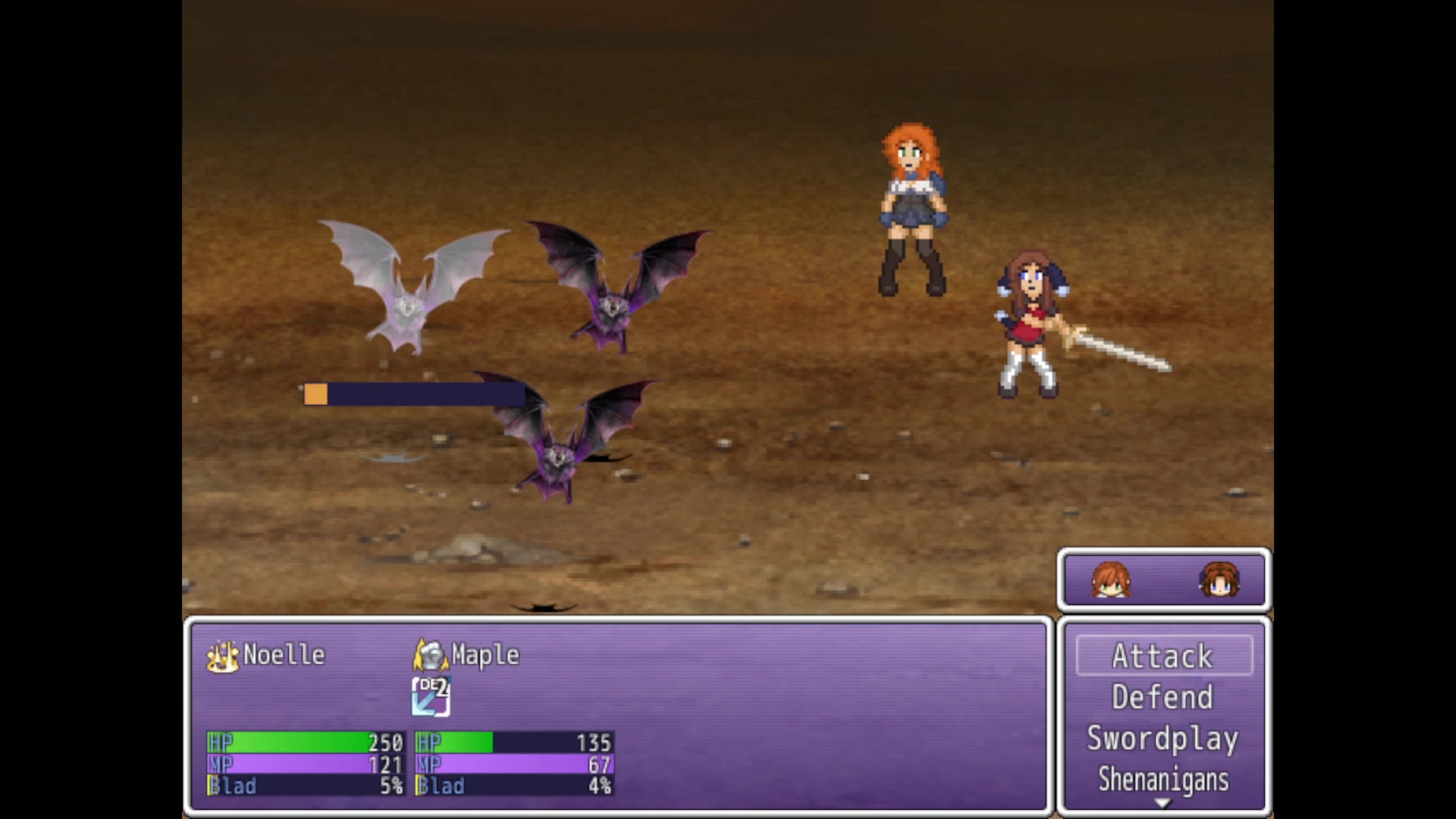
Task: Click the down arrow below the command list
Action: pos(1163,804)
